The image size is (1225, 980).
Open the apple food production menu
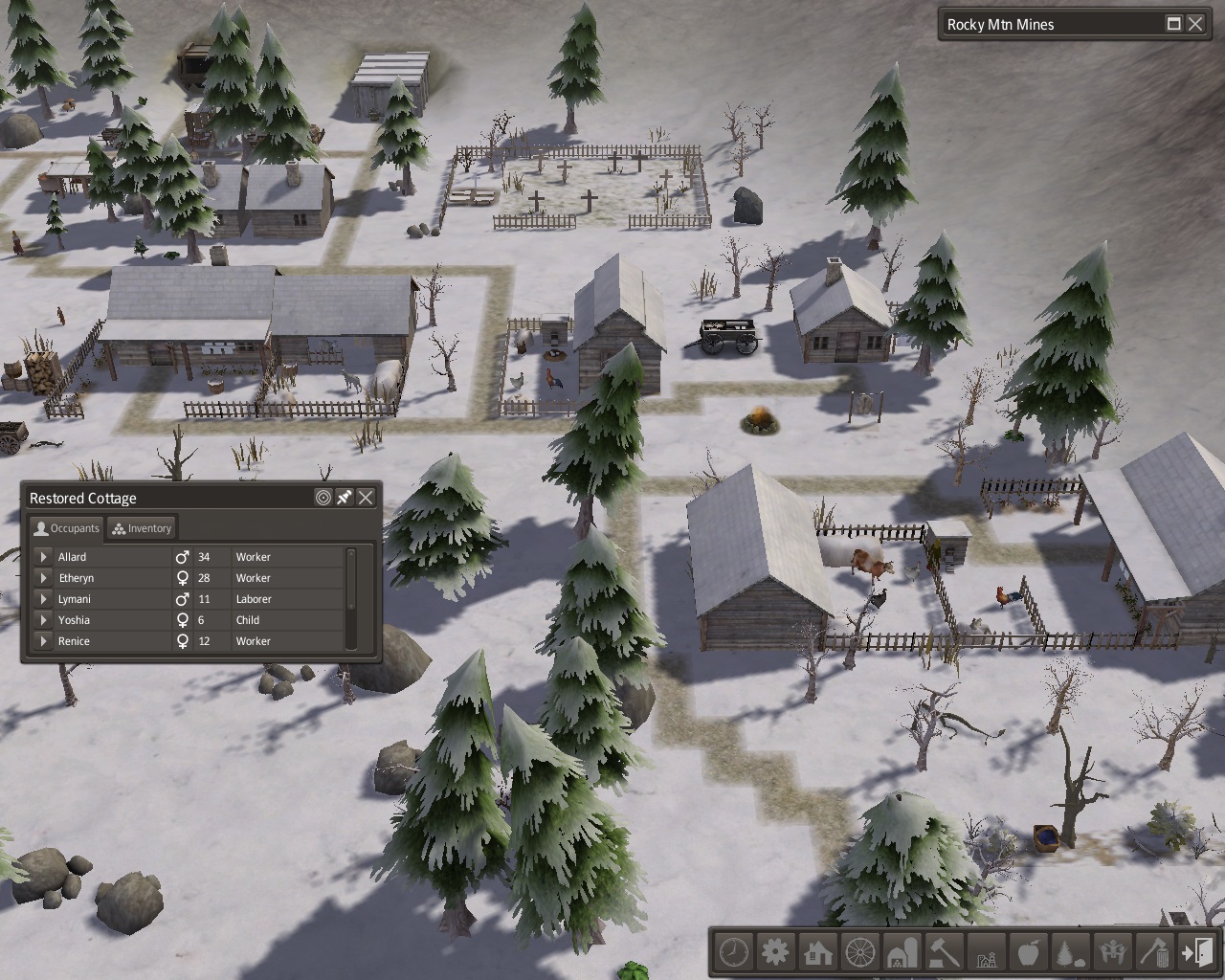tap(1028, 953)
